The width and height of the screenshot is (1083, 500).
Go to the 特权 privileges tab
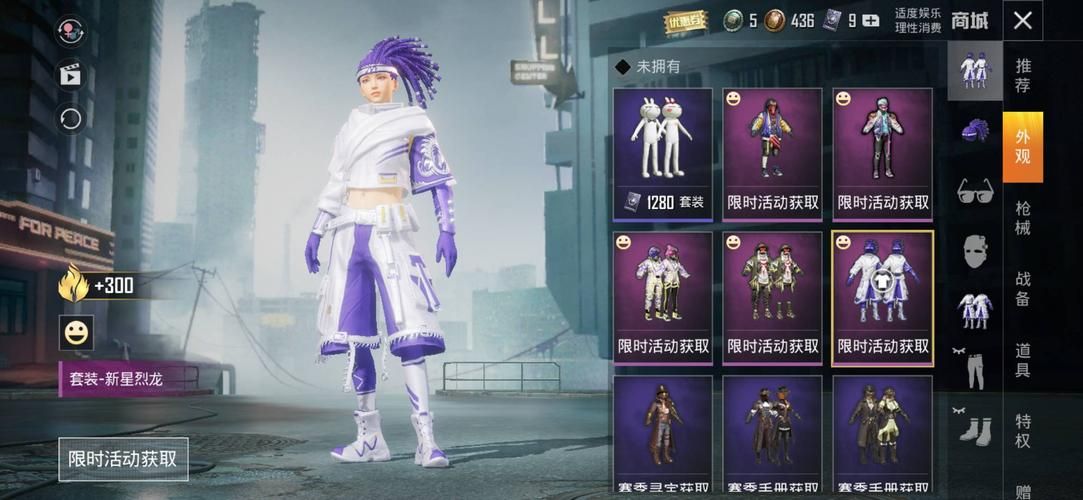(x=1023, y=429)
